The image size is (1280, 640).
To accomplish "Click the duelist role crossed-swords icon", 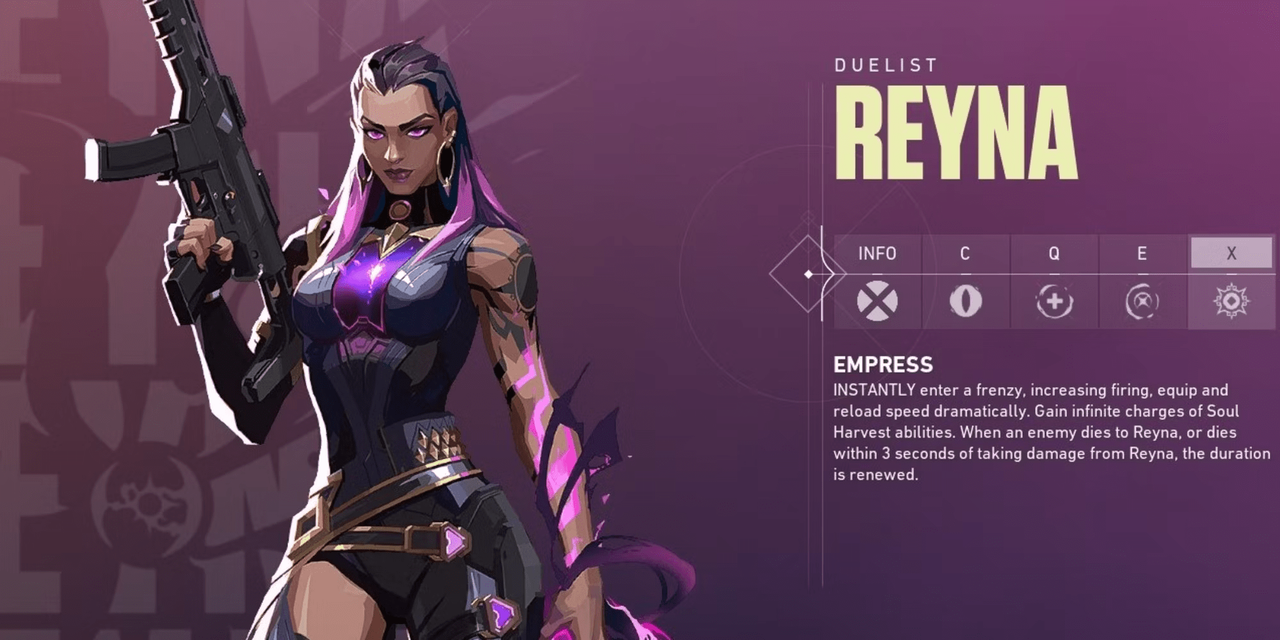I will [x=877, y=301].
